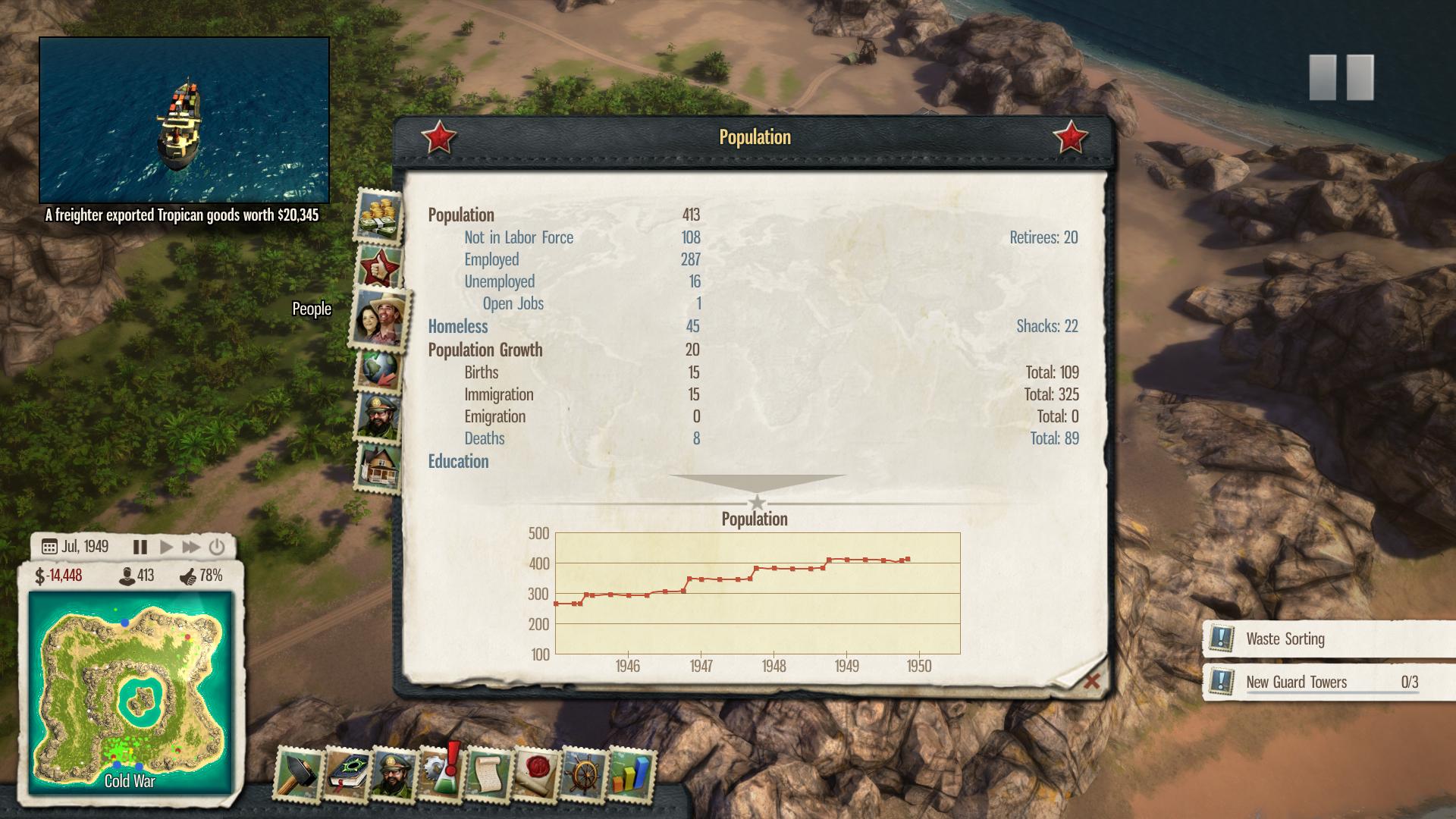Select the Homeless statistics row
This screenshot has width=1456, height=819.
pyautogui.click(x=458, y=326)
